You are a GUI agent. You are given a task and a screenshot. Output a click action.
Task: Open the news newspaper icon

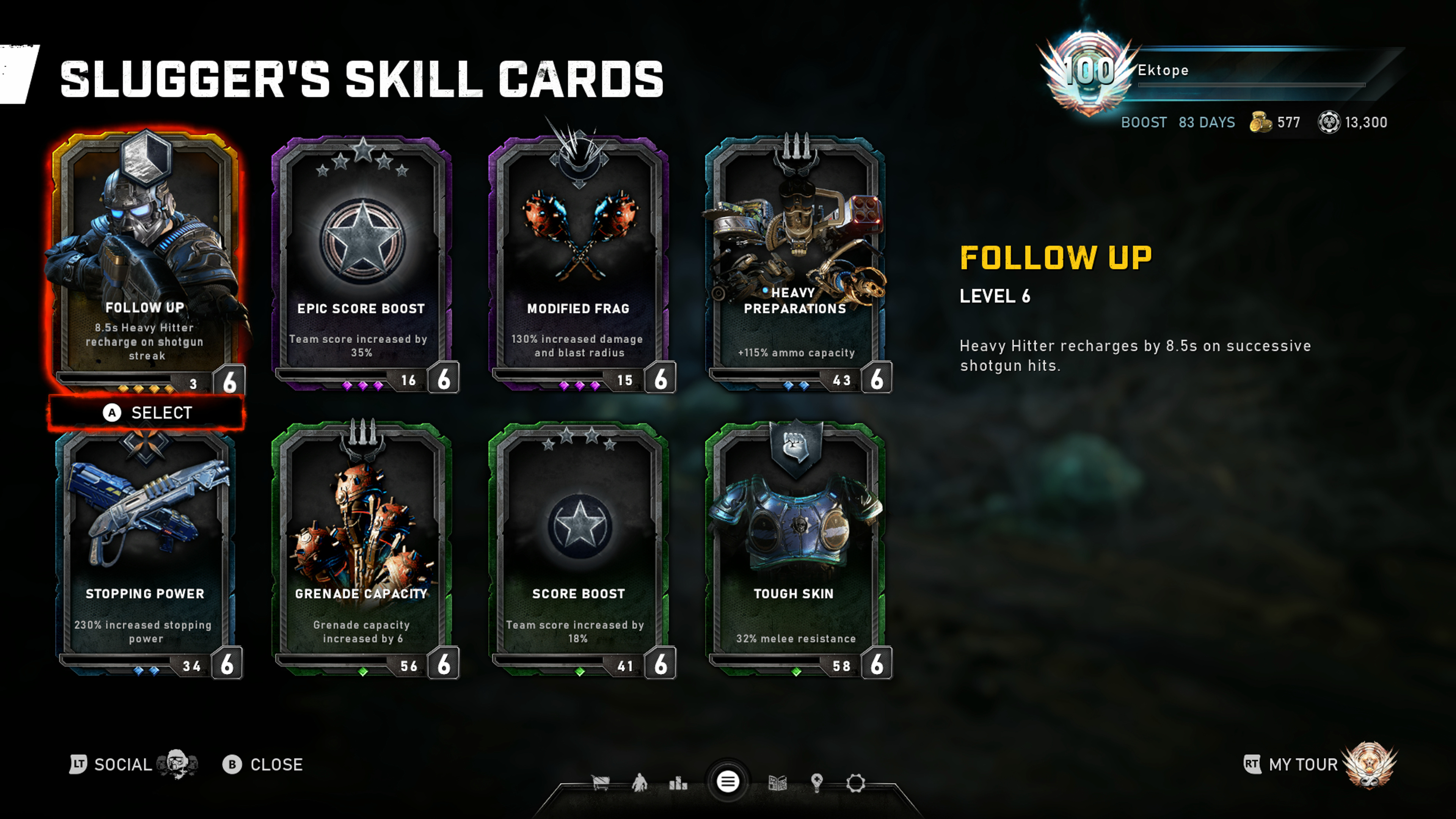tap(778, 783)
